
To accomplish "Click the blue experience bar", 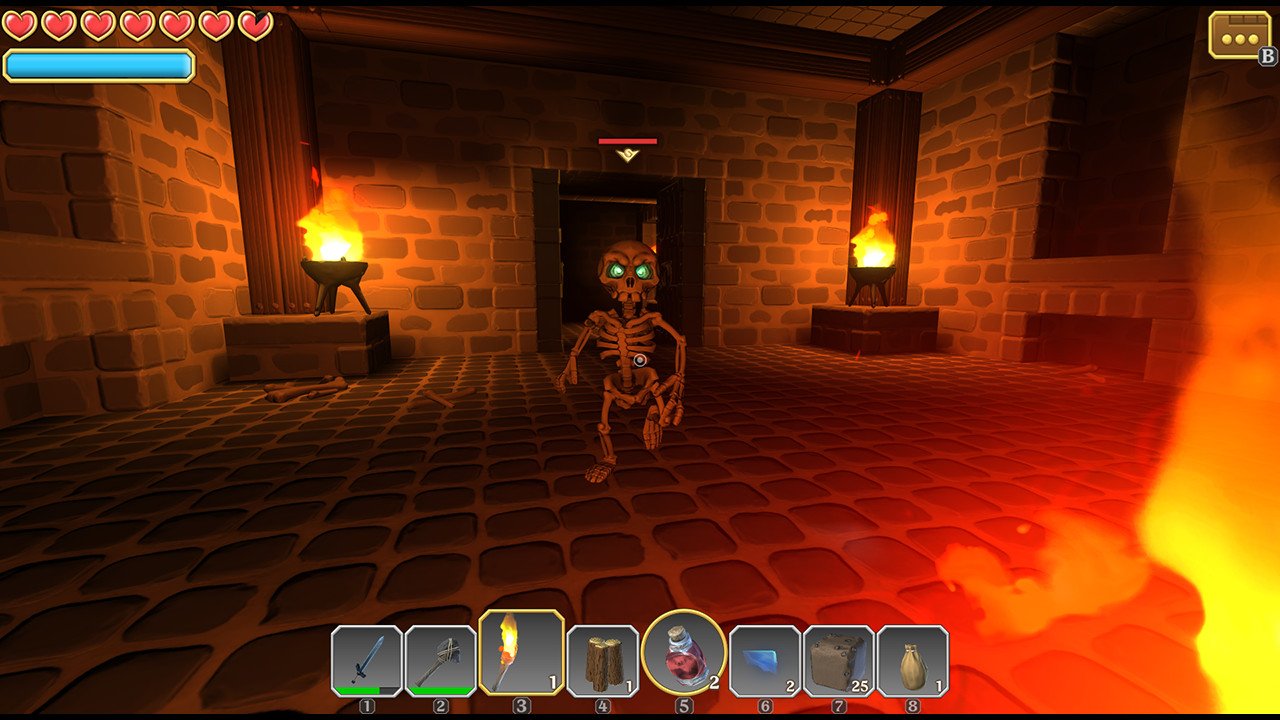I will (x=97, y=62).
